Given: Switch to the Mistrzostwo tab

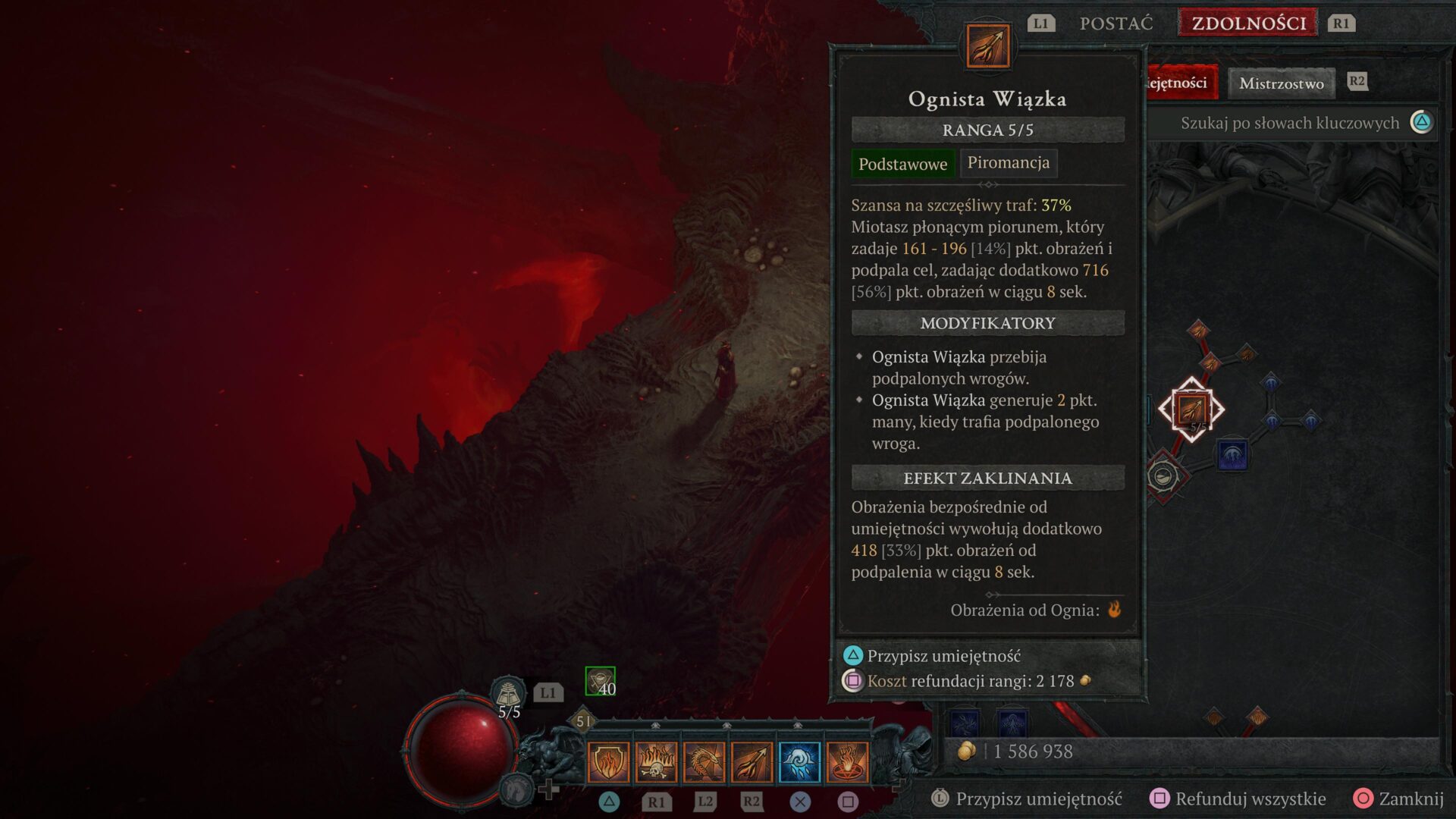Looking at the screenshot, I should pos(1282,83).
